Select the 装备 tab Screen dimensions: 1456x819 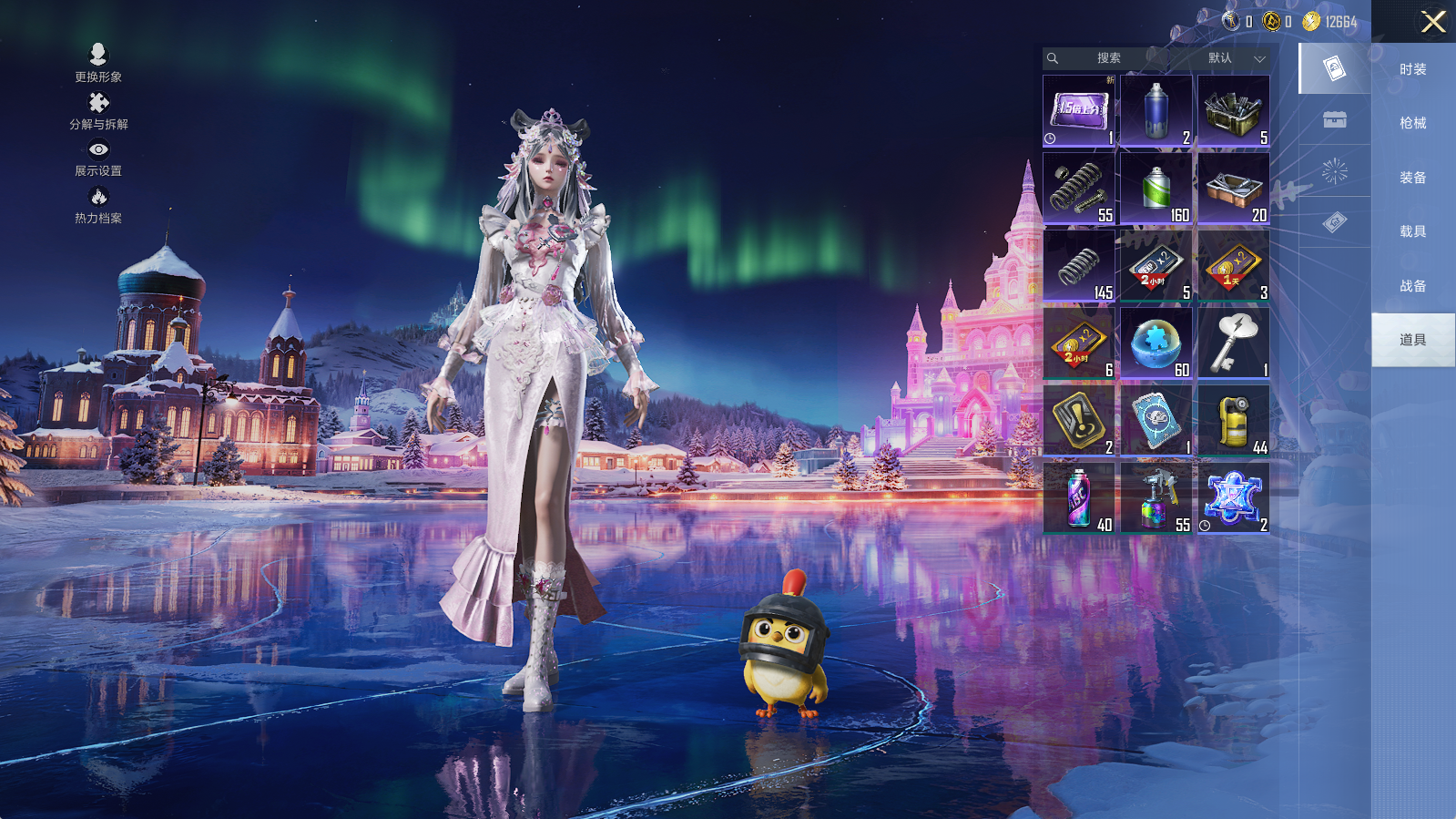pyautogui.click(x=1412, y=178)
